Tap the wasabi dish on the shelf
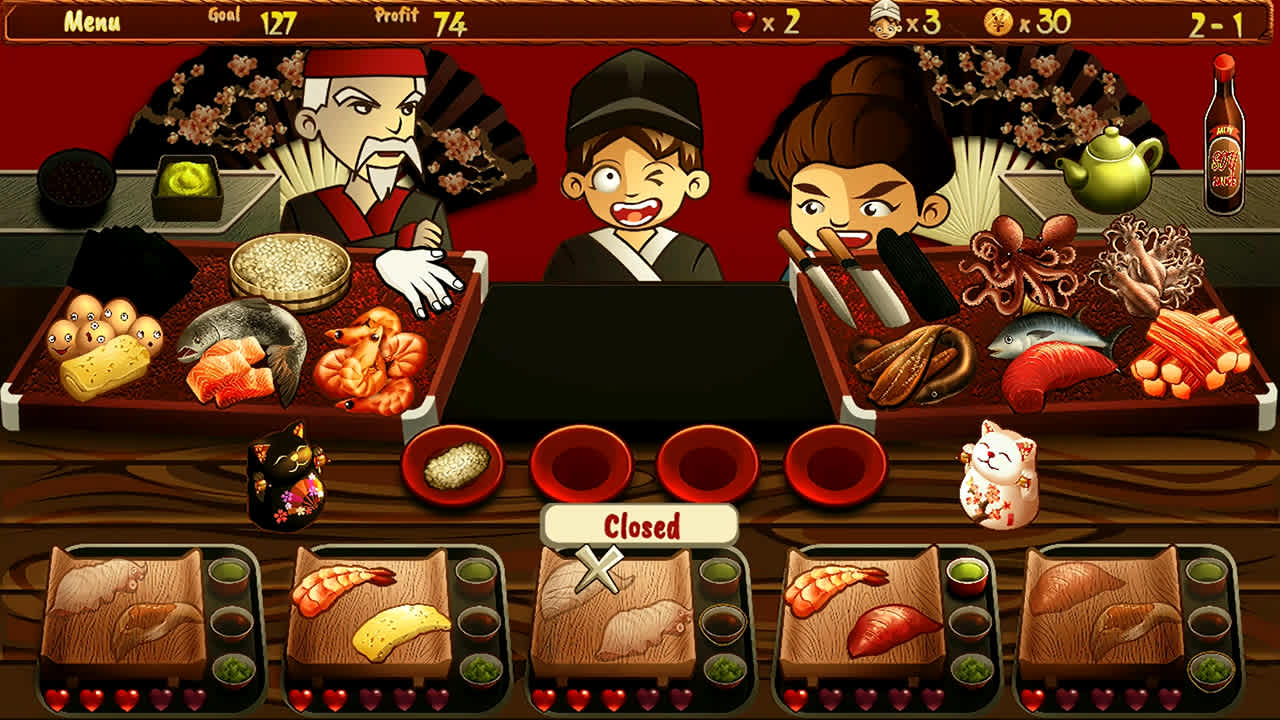 [x=185, y=180]
